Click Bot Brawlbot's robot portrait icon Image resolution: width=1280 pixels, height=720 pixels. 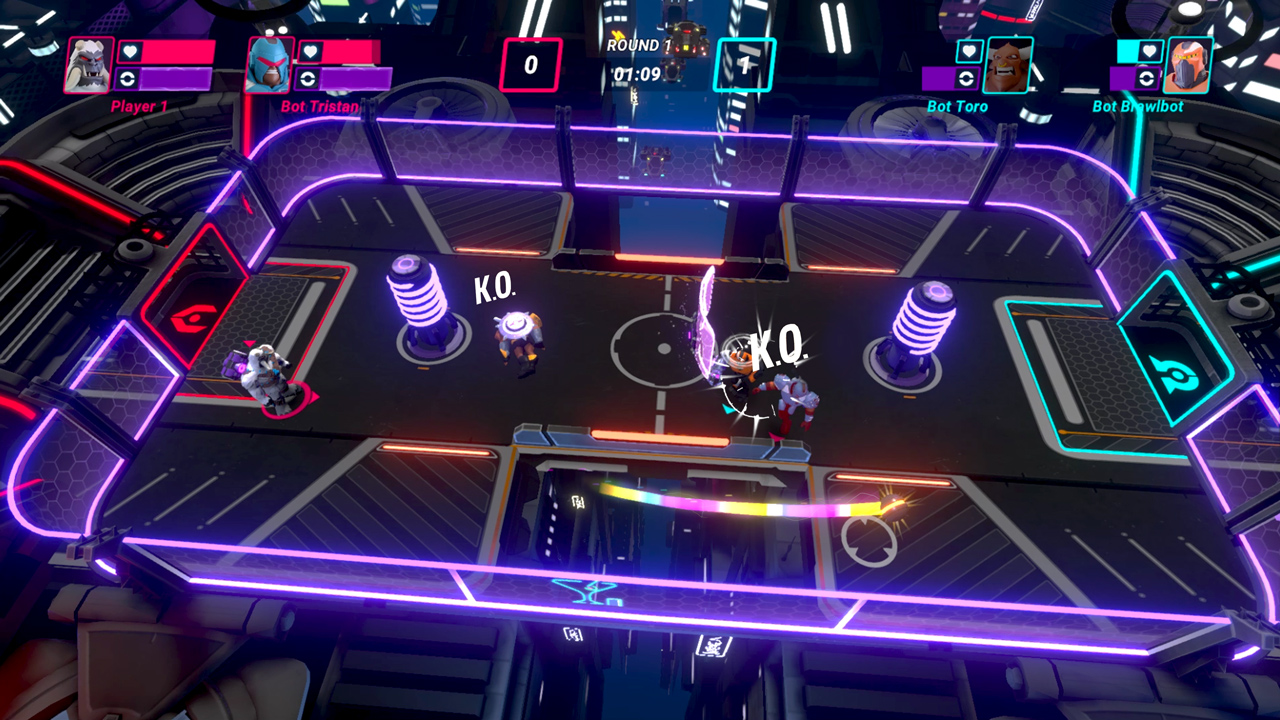(1186, 63)
